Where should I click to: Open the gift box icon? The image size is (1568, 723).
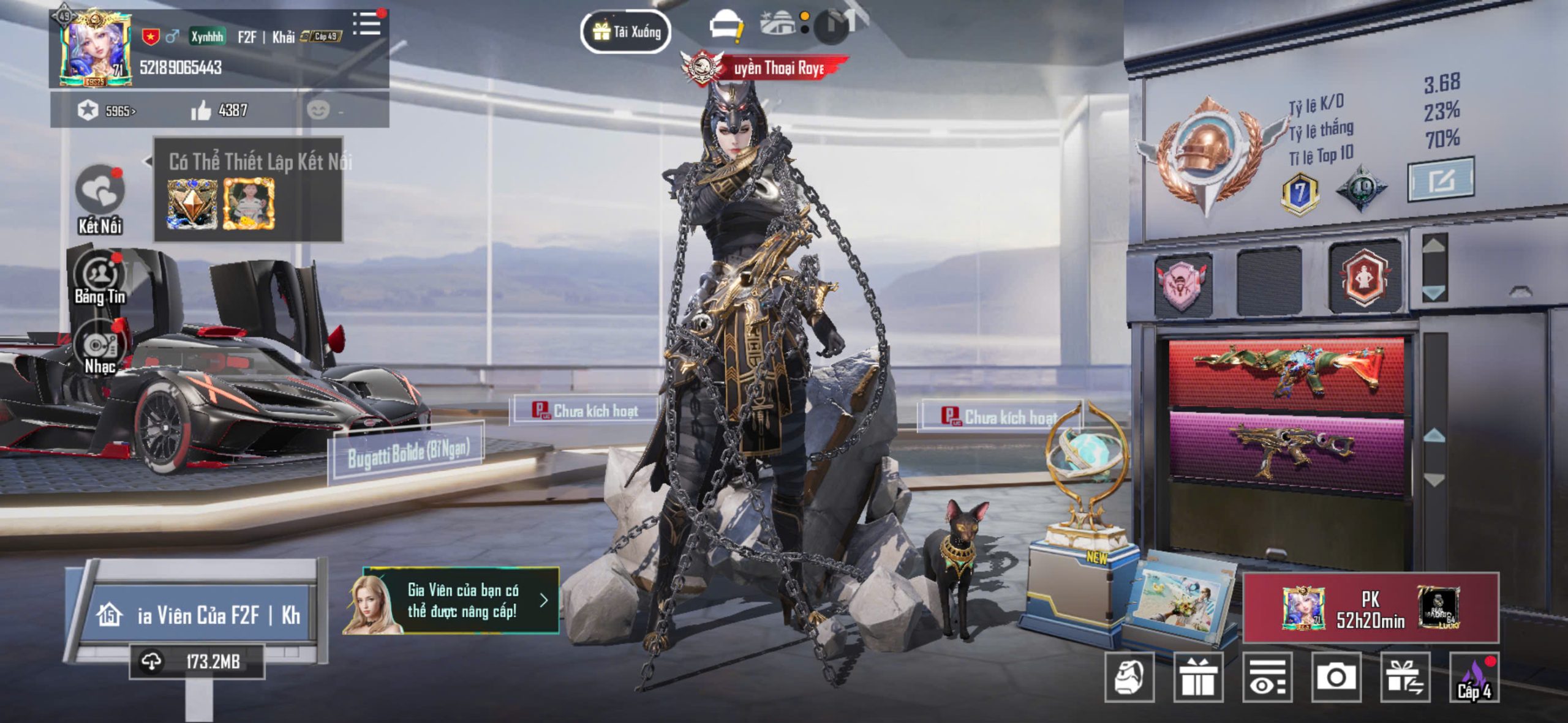[x=1198, y=677]
